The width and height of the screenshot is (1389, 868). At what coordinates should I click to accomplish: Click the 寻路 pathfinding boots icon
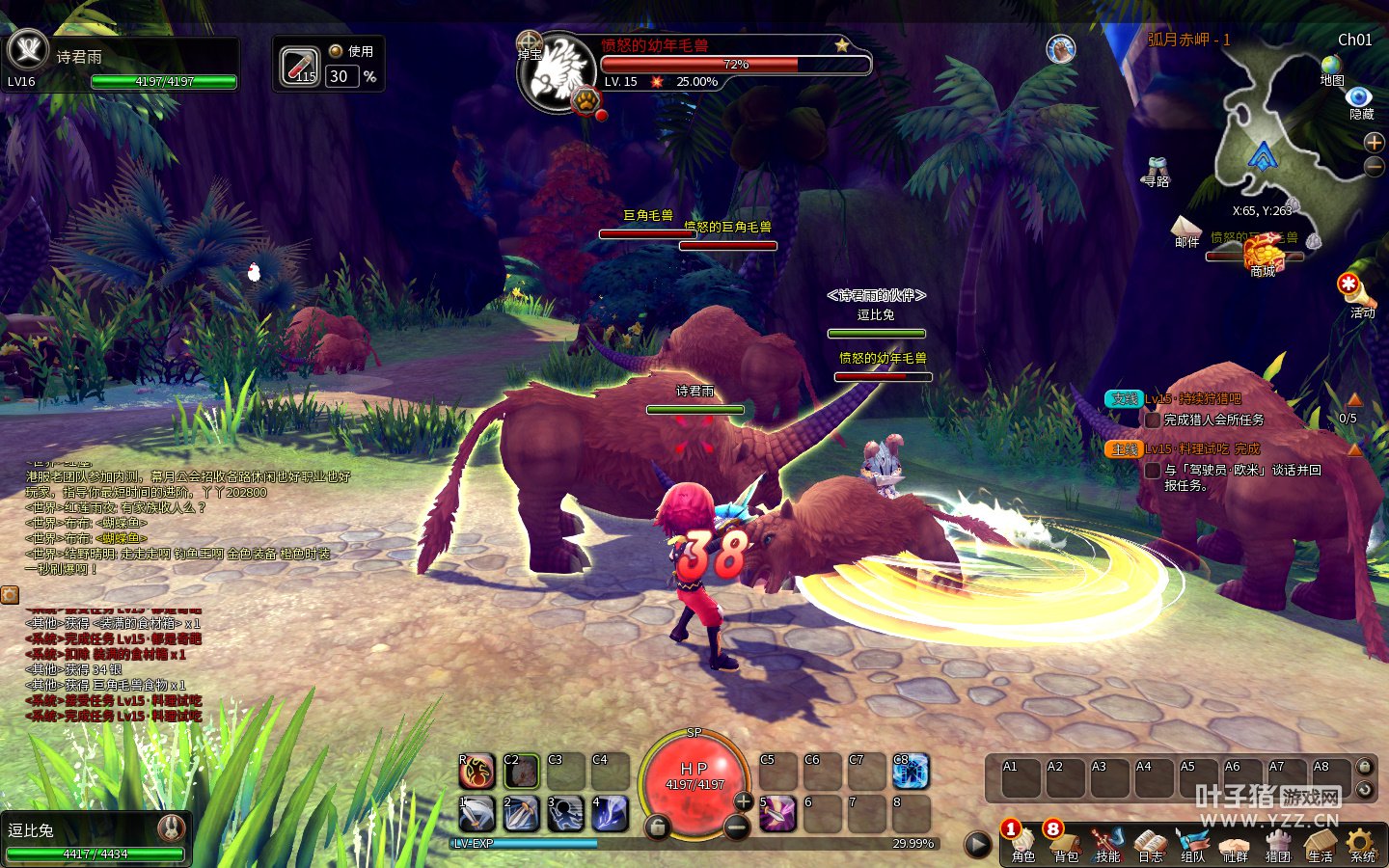pyautogui.click(x=1157, y=167)
